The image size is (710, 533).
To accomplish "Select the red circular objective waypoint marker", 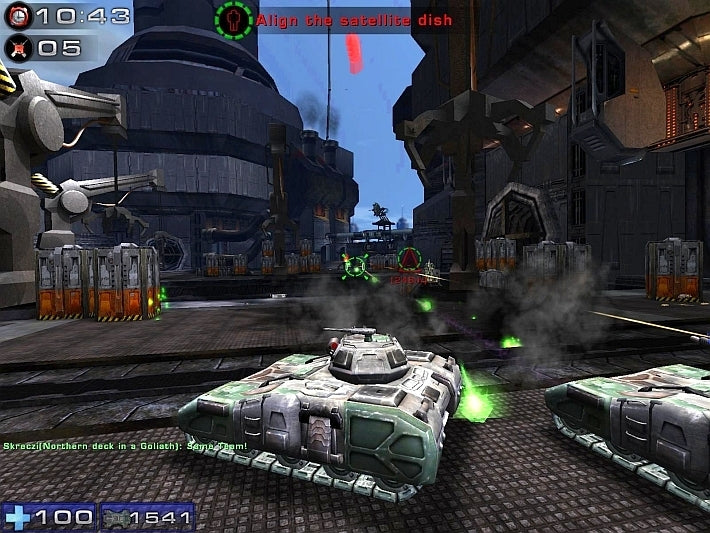I will tap(408, 260).
